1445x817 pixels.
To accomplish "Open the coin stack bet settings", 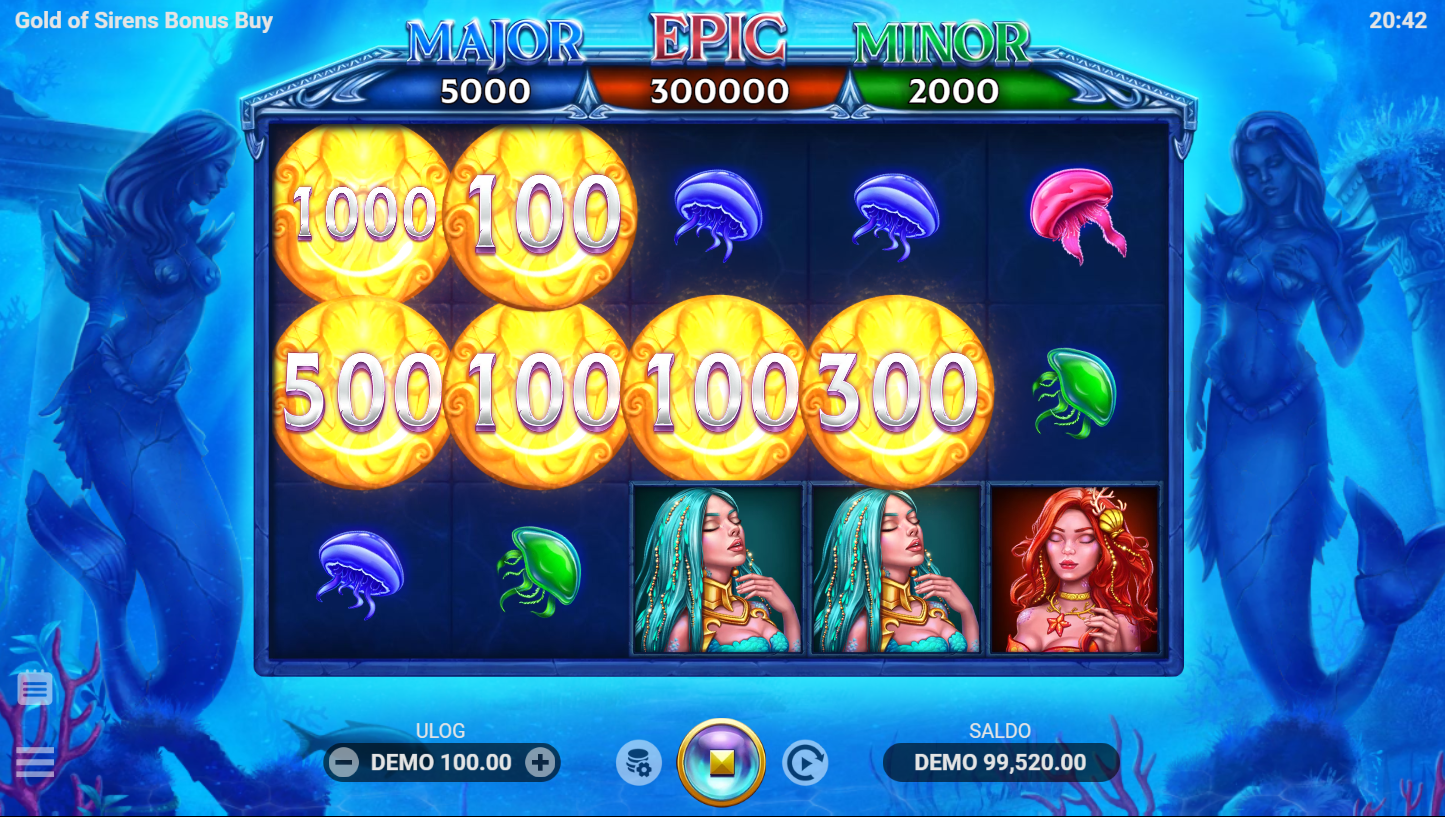I will coord(638,764).
